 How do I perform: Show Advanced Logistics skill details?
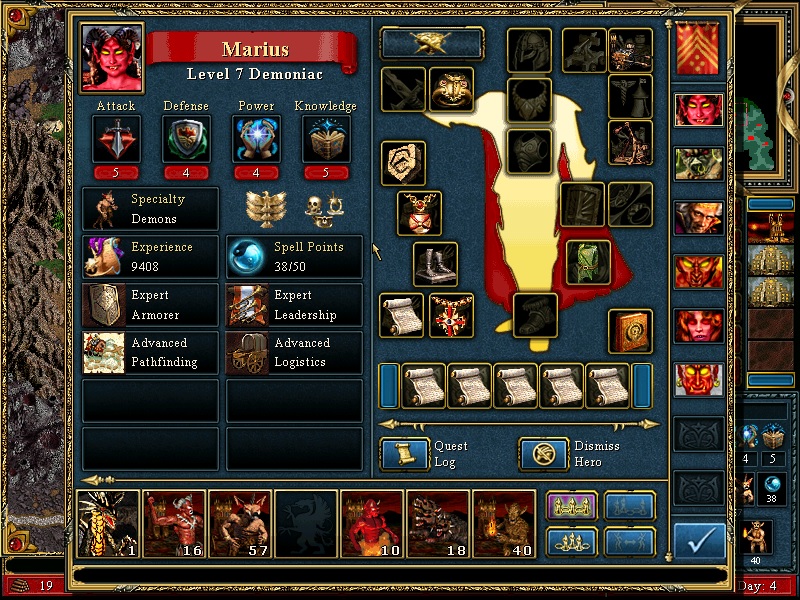(x=294, y=352)
